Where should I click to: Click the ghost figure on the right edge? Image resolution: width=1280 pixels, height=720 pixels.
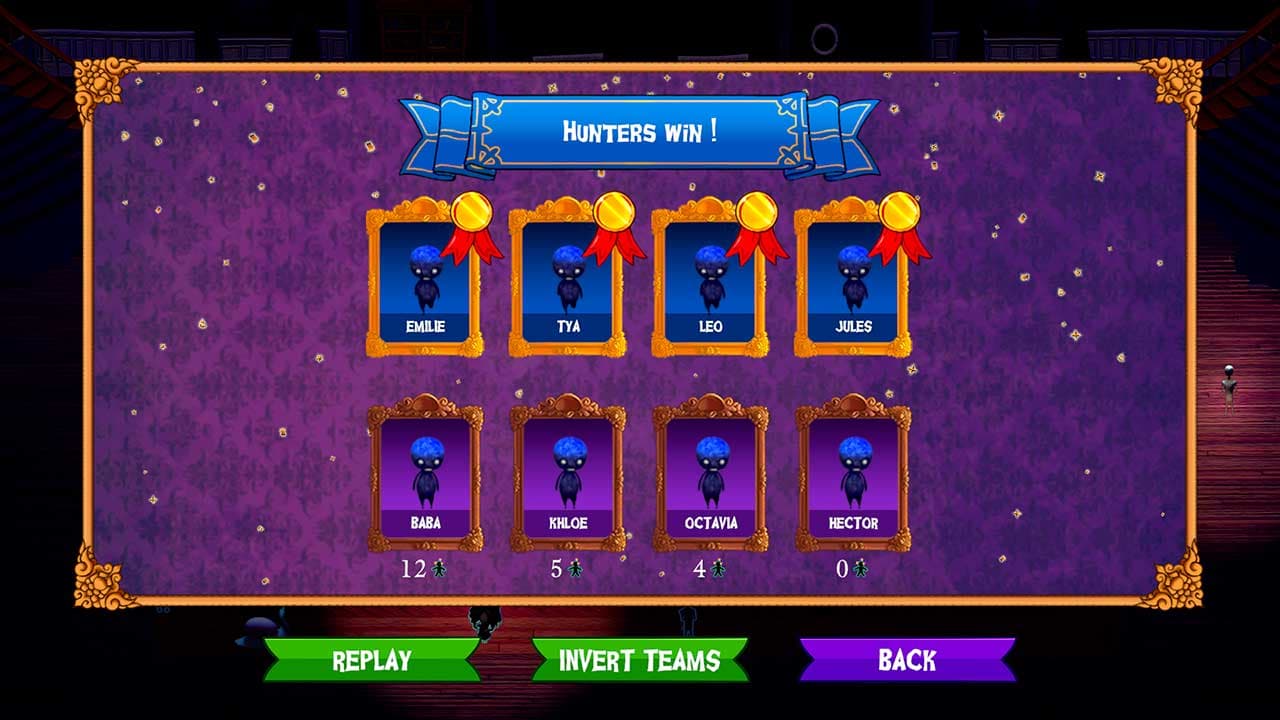(1227, 390)
